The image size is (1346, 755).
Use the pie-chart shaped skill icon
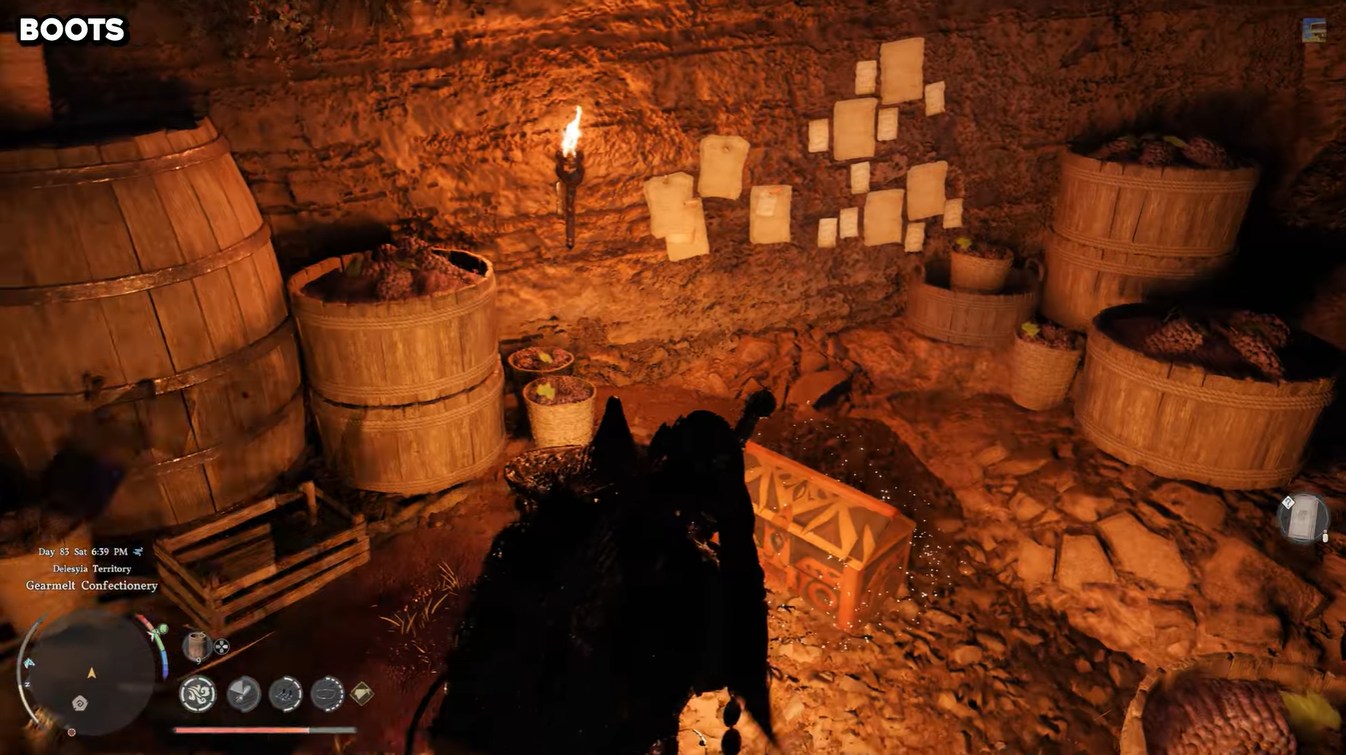point(243,694)
